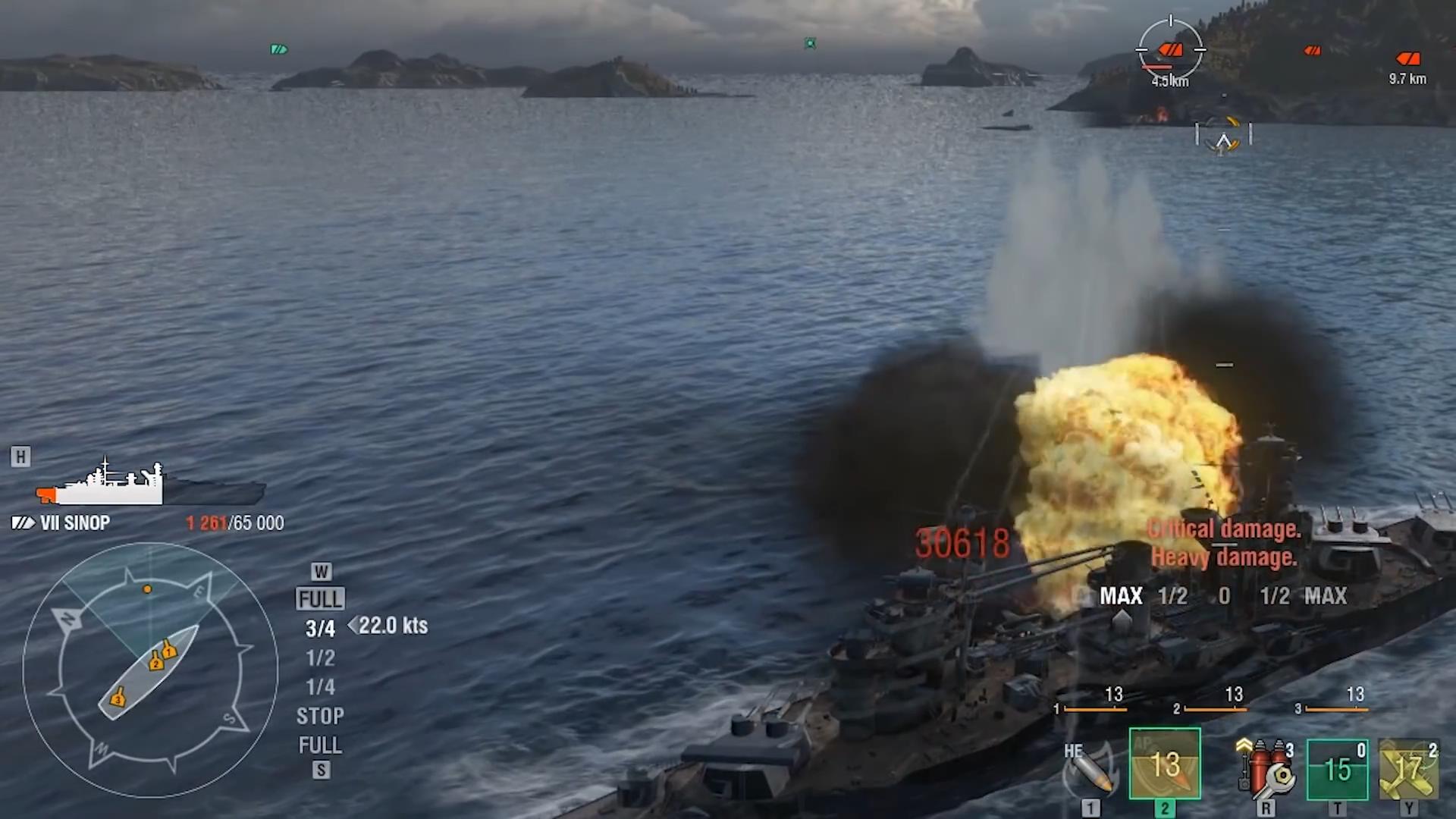1456x819 pixels.
Task: Select the HE shell ammunition
Action: [x=1090, y=768]
